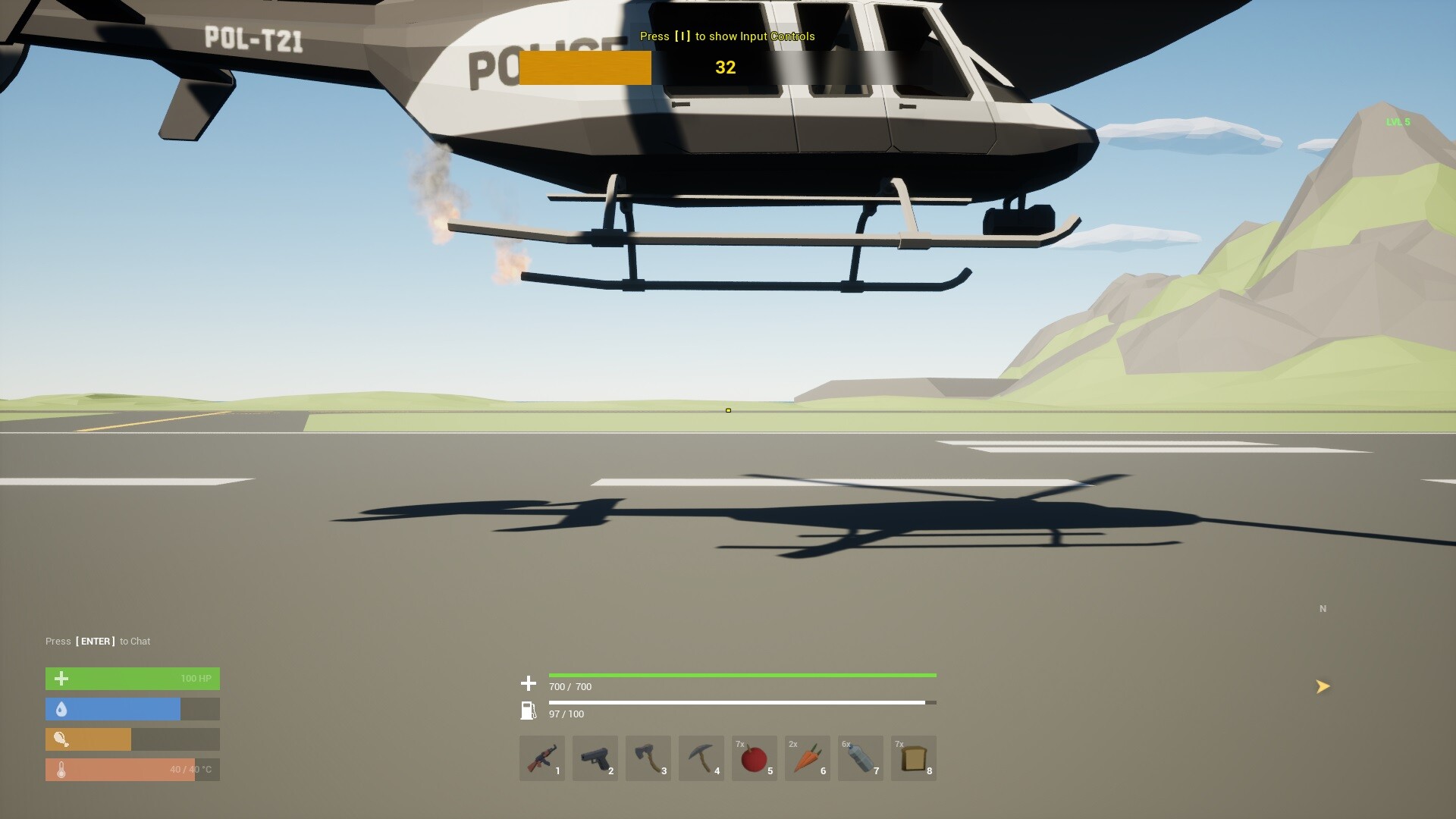Select the apple stack in hotbar slot 5
The height and width of the screenshot is (819, 1456).
[x=754, y=758]
